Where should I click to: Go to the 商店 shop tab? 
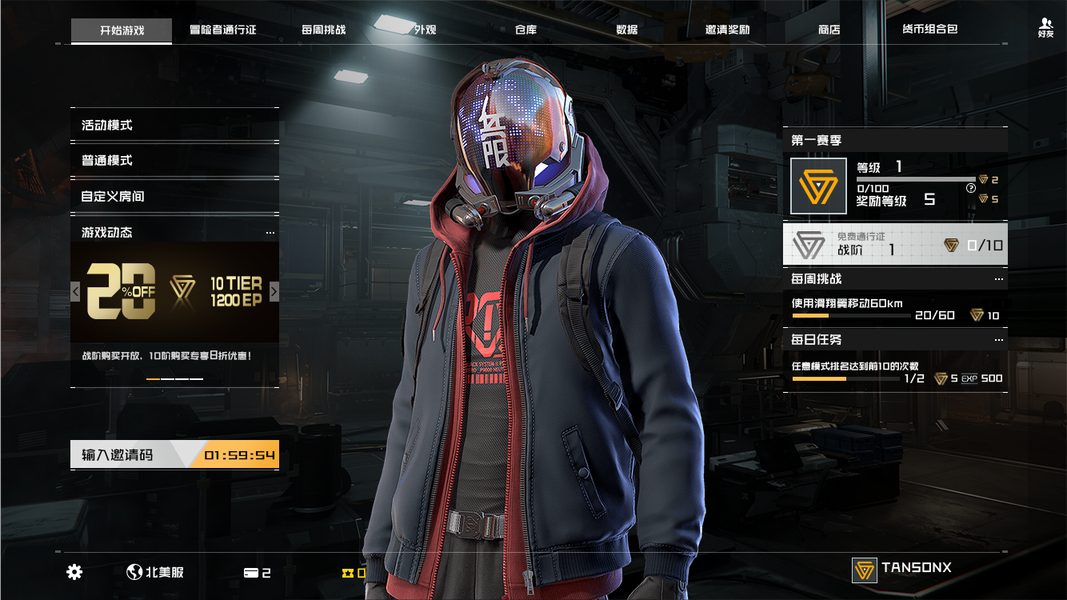coord(829,30)
